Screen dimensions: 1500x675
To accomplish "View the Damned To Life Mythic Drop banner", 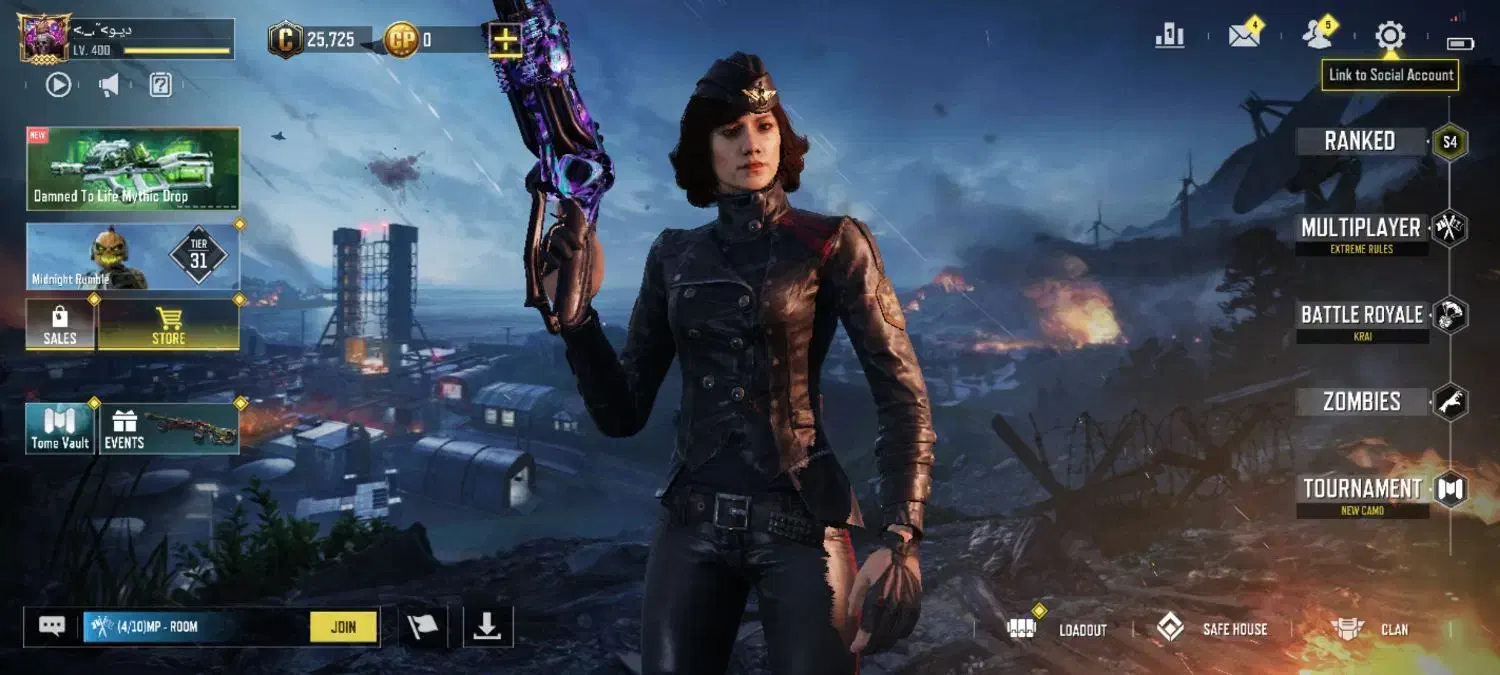I will coord(133,168).
